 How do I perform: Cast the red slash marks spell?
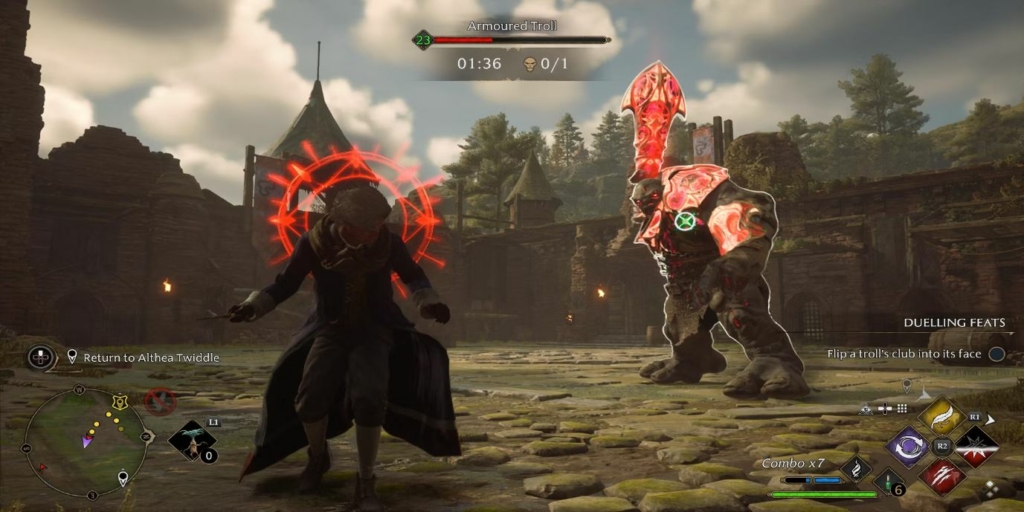click(941, 476)
